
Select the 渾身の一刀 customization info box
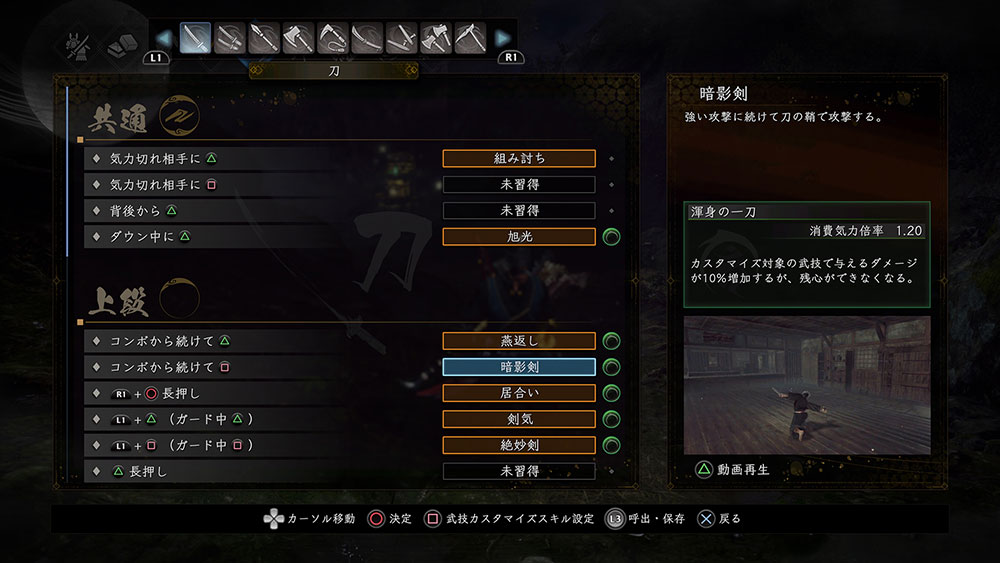tap(807, 254)
